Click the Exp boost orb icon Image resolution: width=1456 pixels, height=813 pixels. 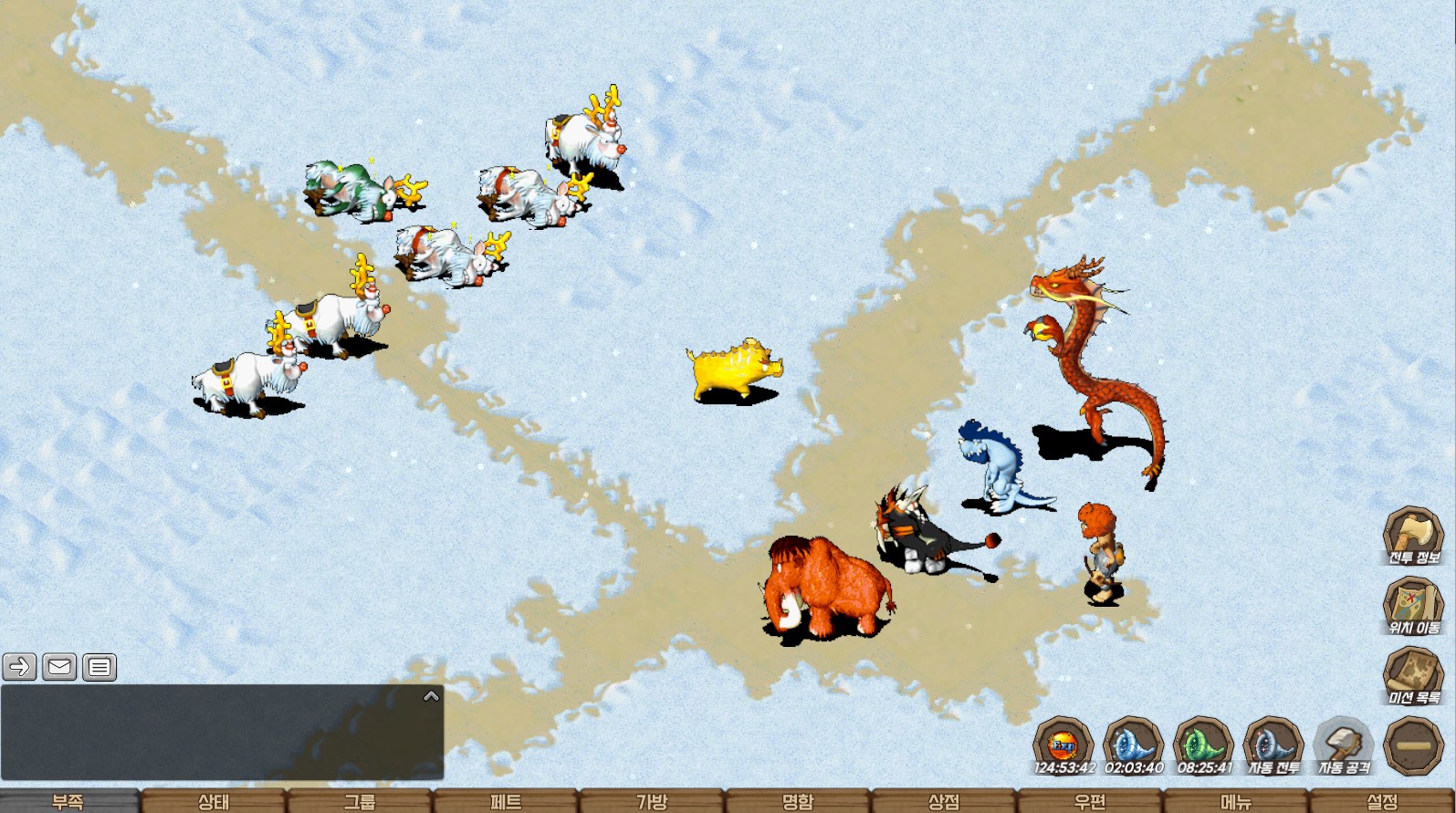click(x=1063, y=746)
